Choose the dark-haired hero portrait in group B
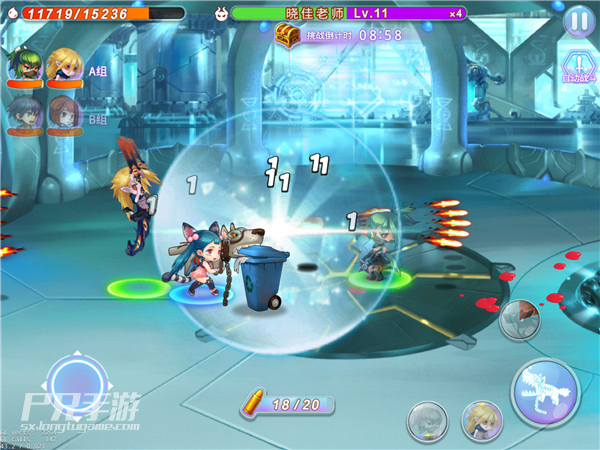Image resolution: width=600 pixels, height=450 pixels. click(23, 115)
